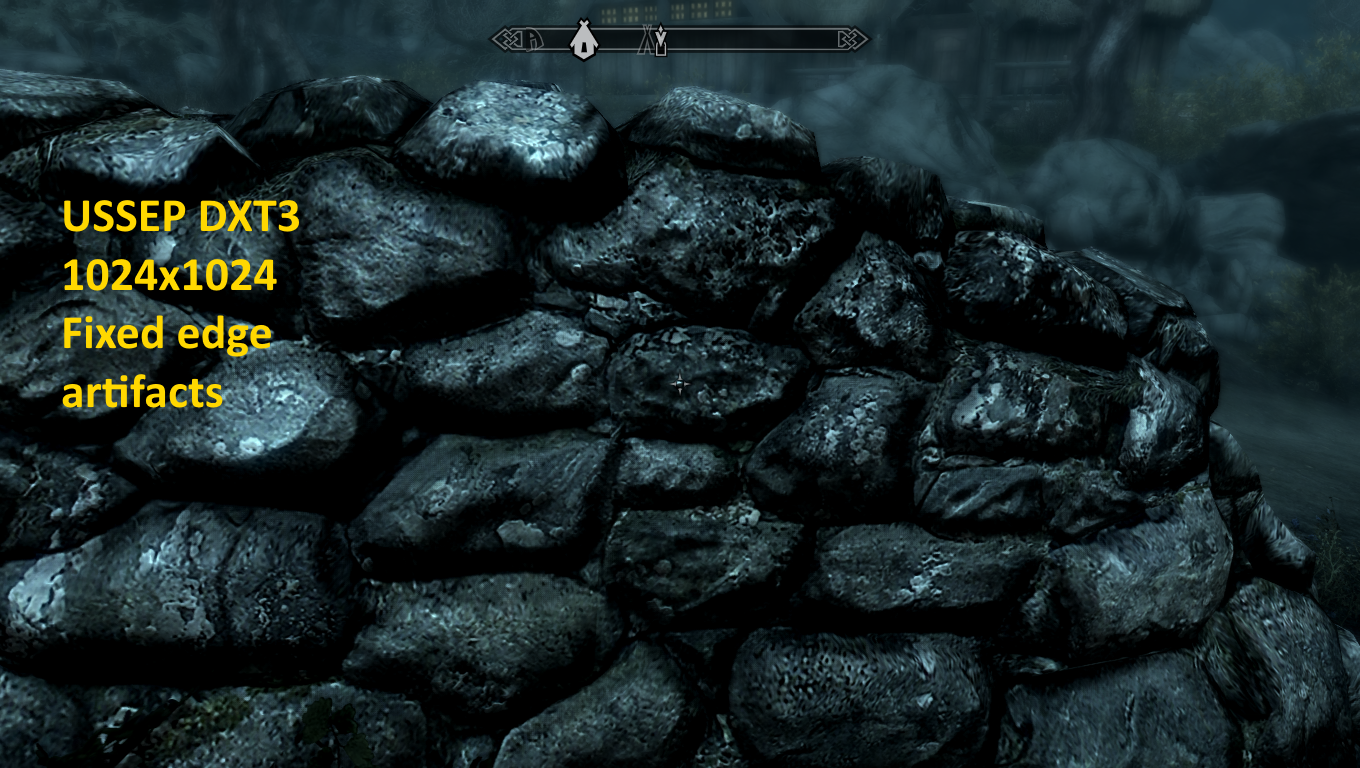1360x768 pixels.
Task: Click the faded helmet marker on the compass
Action: click(535, 40)
